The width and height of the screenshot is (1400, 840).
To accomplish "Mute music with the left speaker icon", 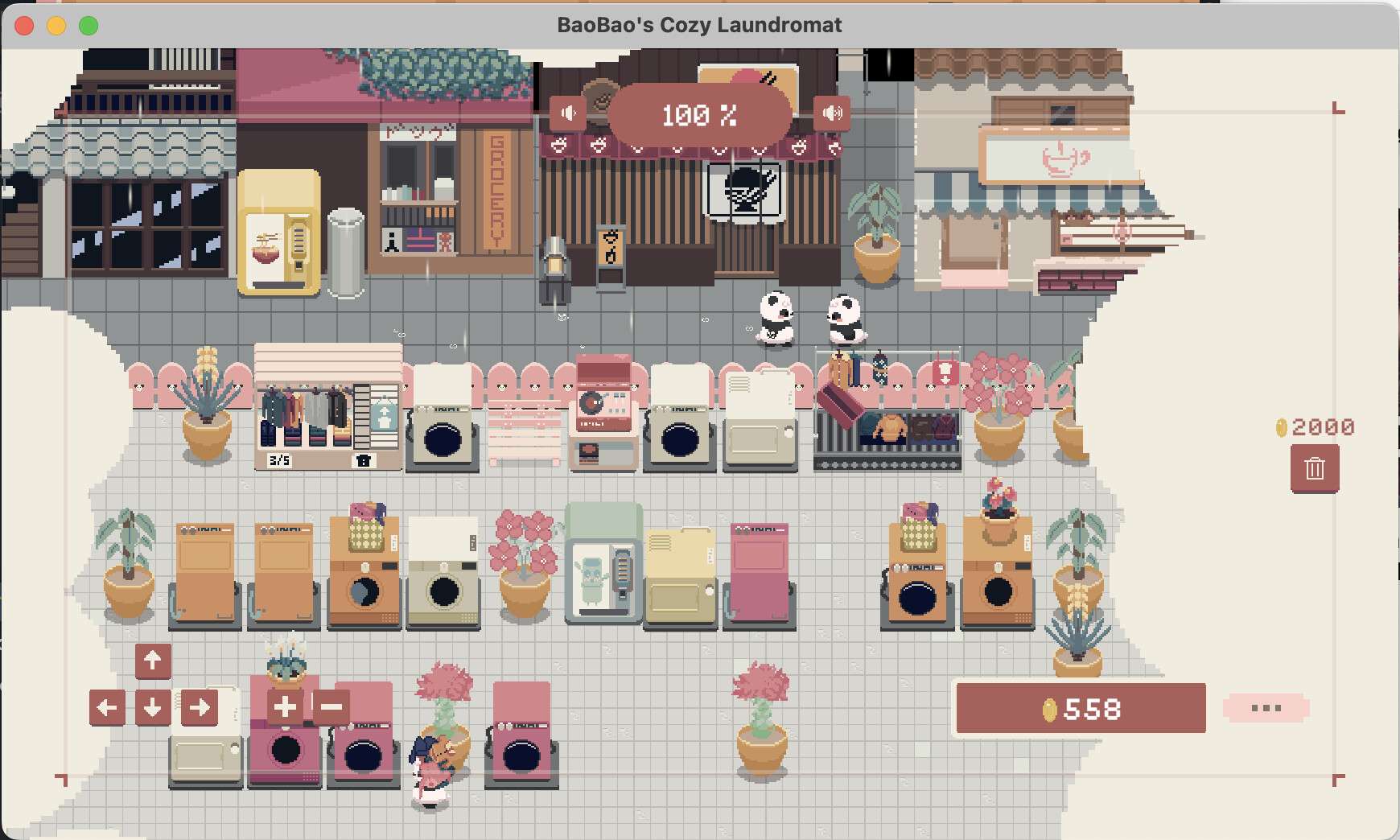I will (x=569, y=113).
